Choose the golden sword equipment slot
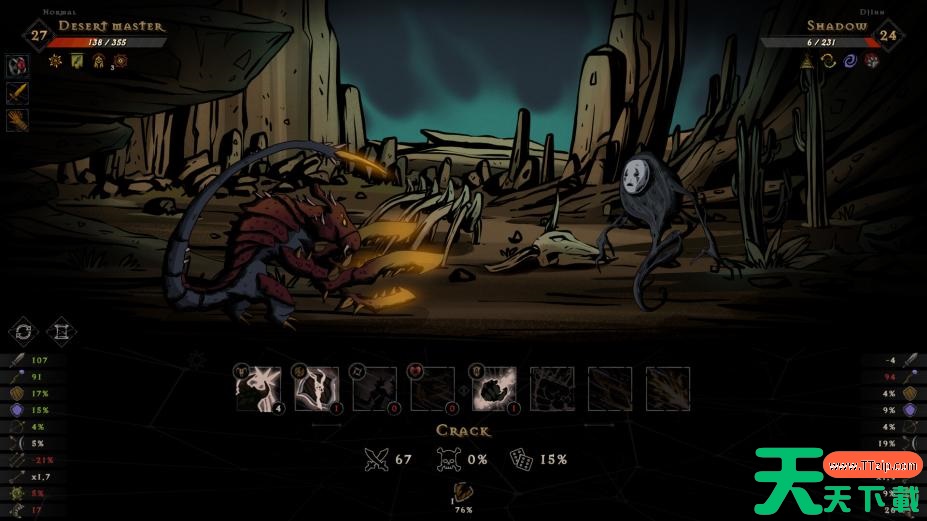The image size is (927, 521). pos(17,94)
